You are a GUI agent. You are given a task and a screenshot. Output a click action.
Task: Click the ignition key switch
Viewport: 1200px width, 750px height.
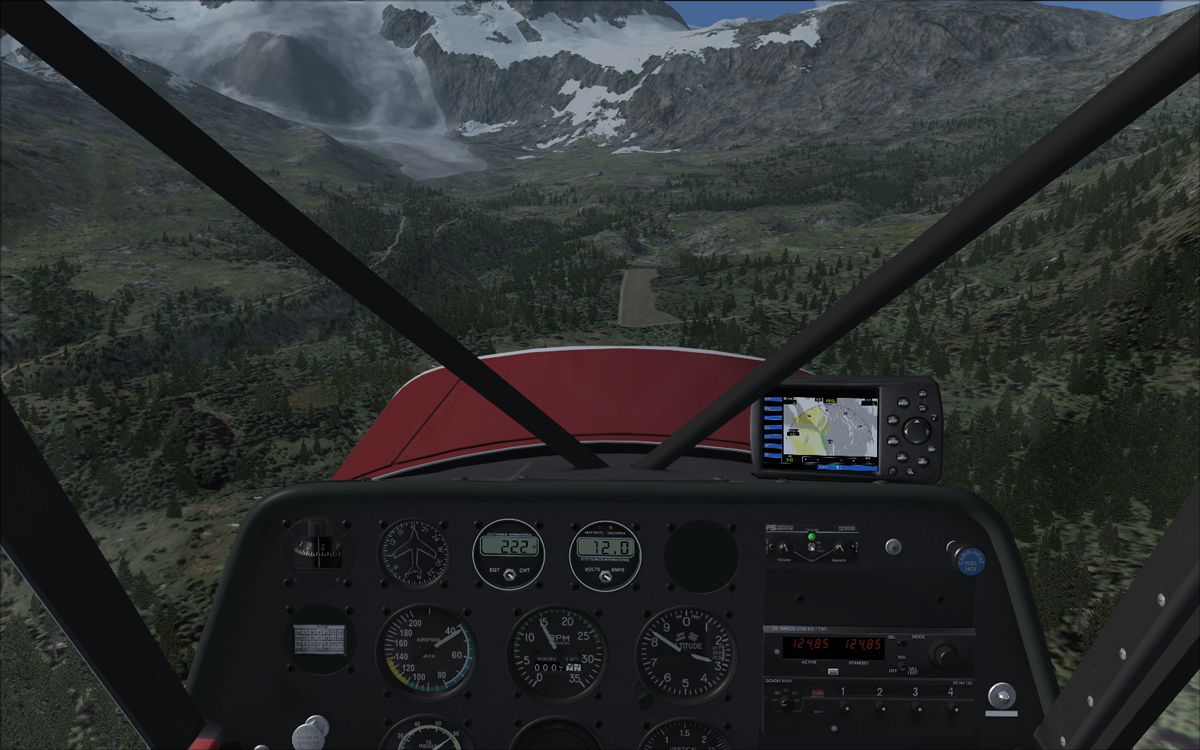point(1000,694)
